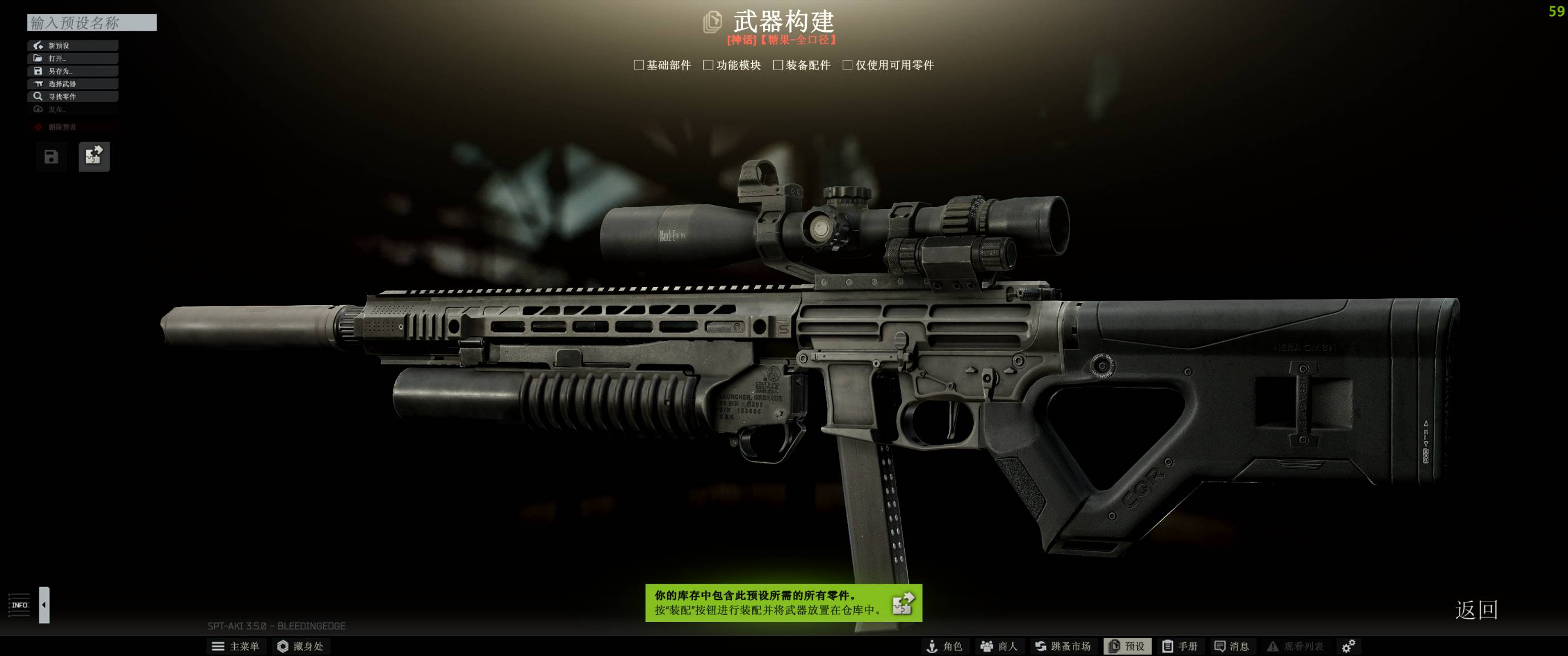This screenshot has height=656, width=1568.
Task: Expand the INFO side panel arrow
Action: [x=44, y=605]
